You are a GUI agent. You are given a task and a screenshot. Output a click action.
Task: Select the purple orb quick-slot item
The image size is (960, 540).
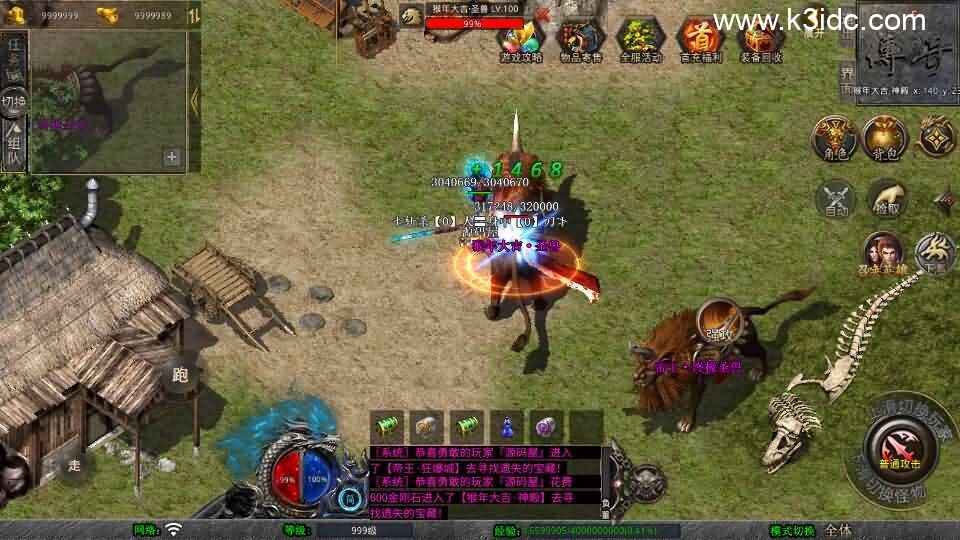click(x=544, y=427)
